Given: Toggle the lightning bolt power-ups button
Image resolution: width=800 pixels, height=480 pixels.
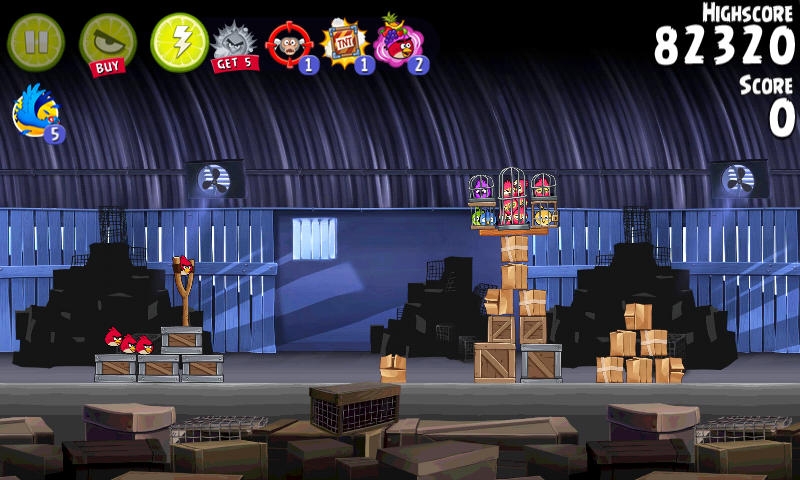Looking at the screenshot, I should (x=179, y=42).
